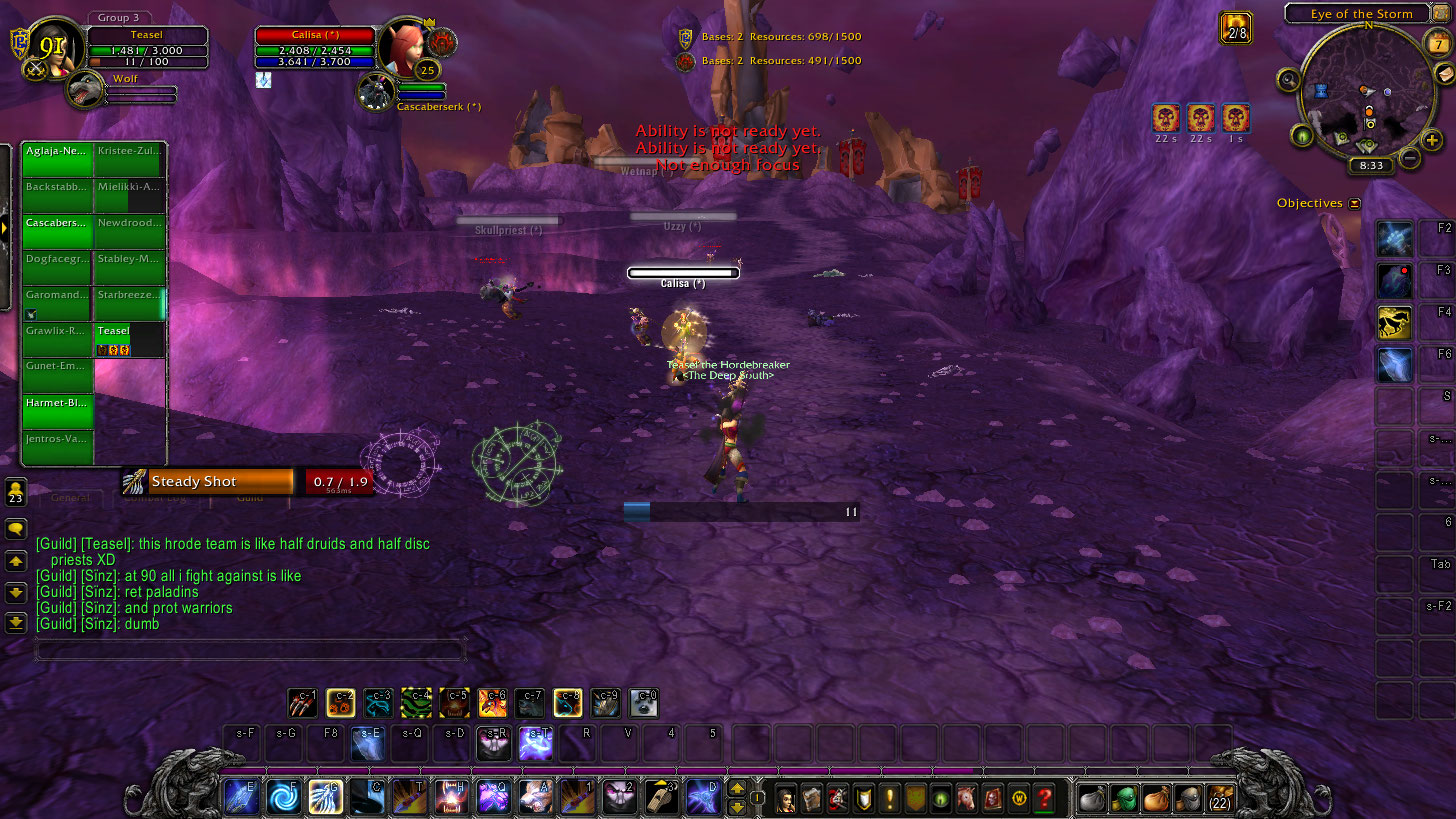Select the striped cat pet ability c-4
This screenshot has height=819, width=1456.
[x=416, y=703]
